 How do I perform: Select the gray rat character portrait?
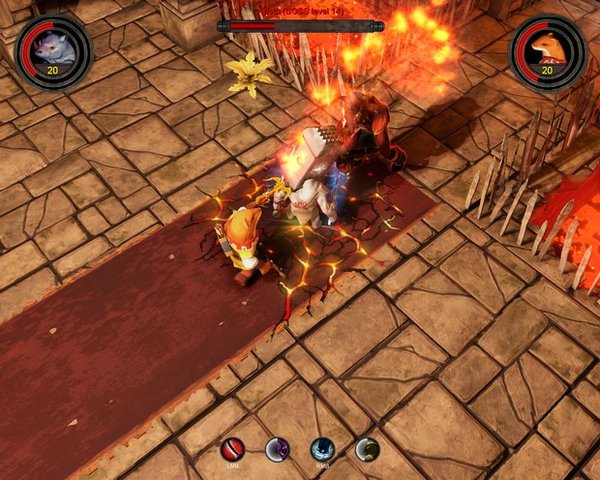tap(53, 50)
